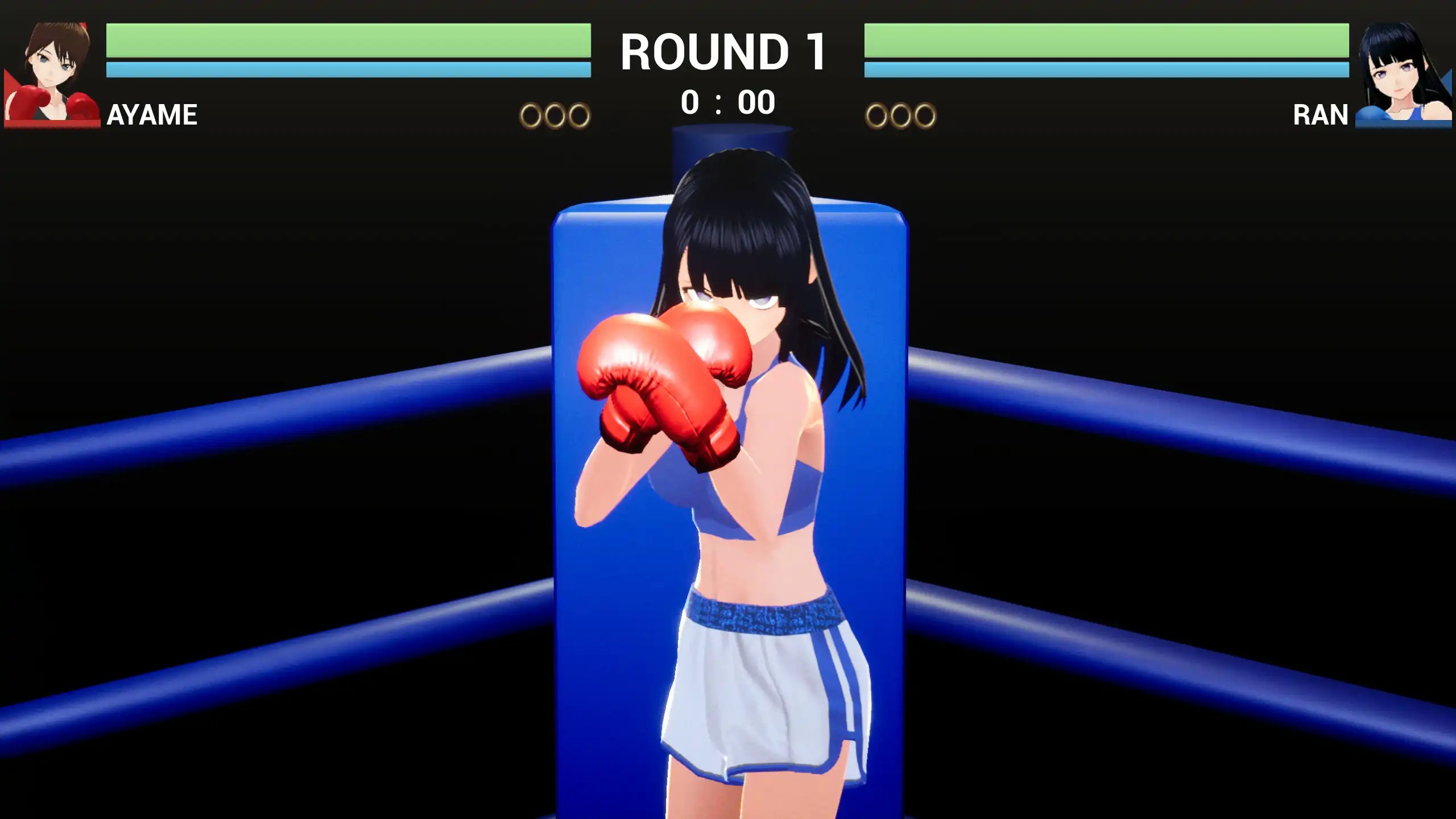Screen dimensions: 1456x819
Task: Select the first round indicator circle near Ayame
Action: (530, 114)
